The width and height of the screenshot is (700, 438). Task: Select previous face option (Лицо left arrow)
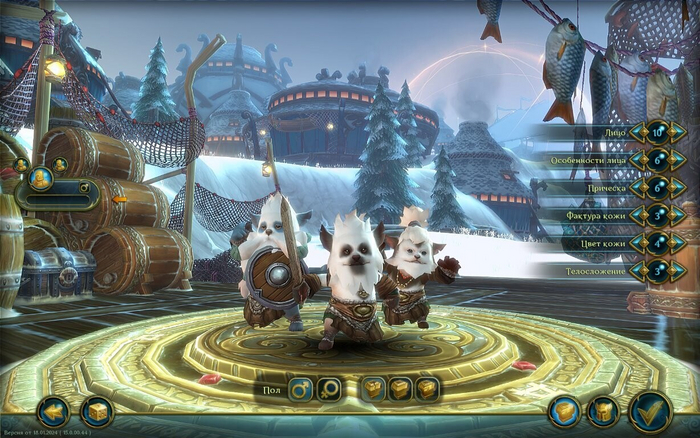click(x=636, y=132)
